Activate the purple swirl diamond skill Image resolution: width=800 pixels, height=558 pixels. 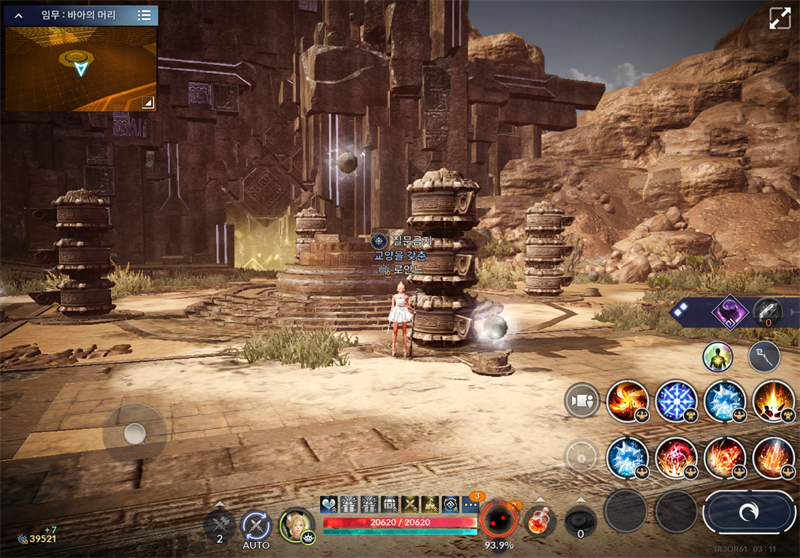click(729, 313)
